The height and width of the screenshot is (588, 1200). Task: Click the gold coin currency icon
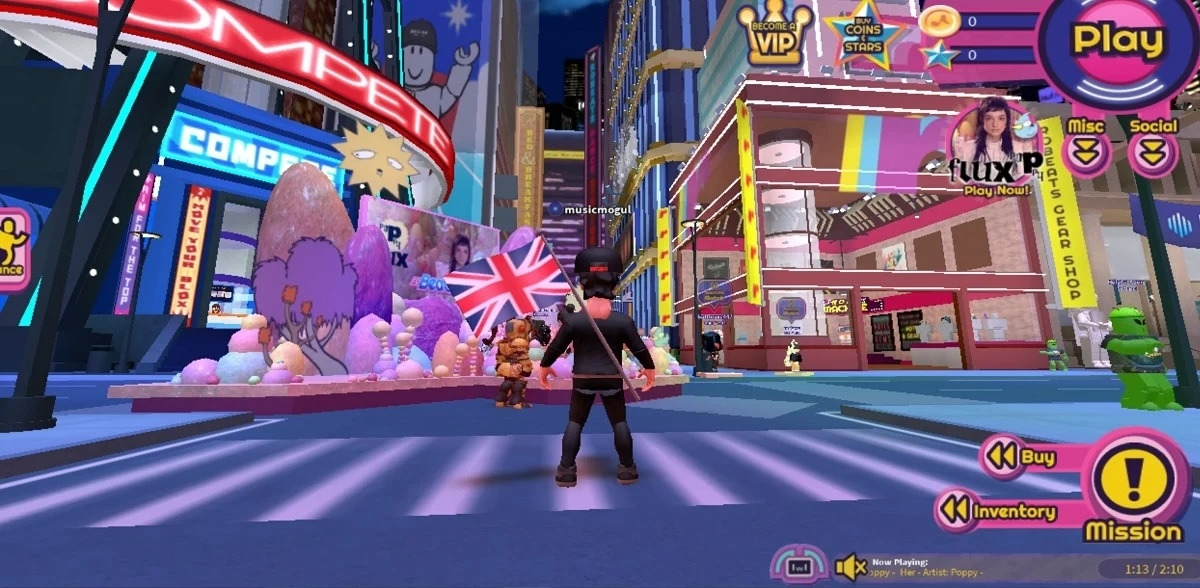[938, 21]
